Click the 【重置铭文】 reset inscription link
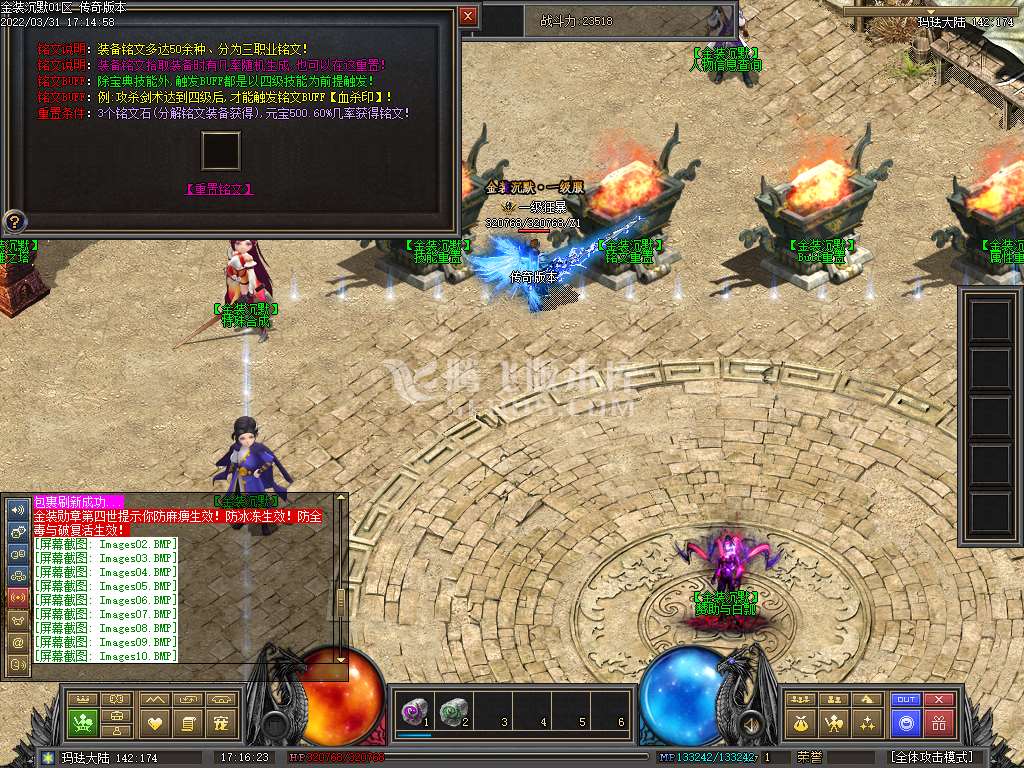 218,189
